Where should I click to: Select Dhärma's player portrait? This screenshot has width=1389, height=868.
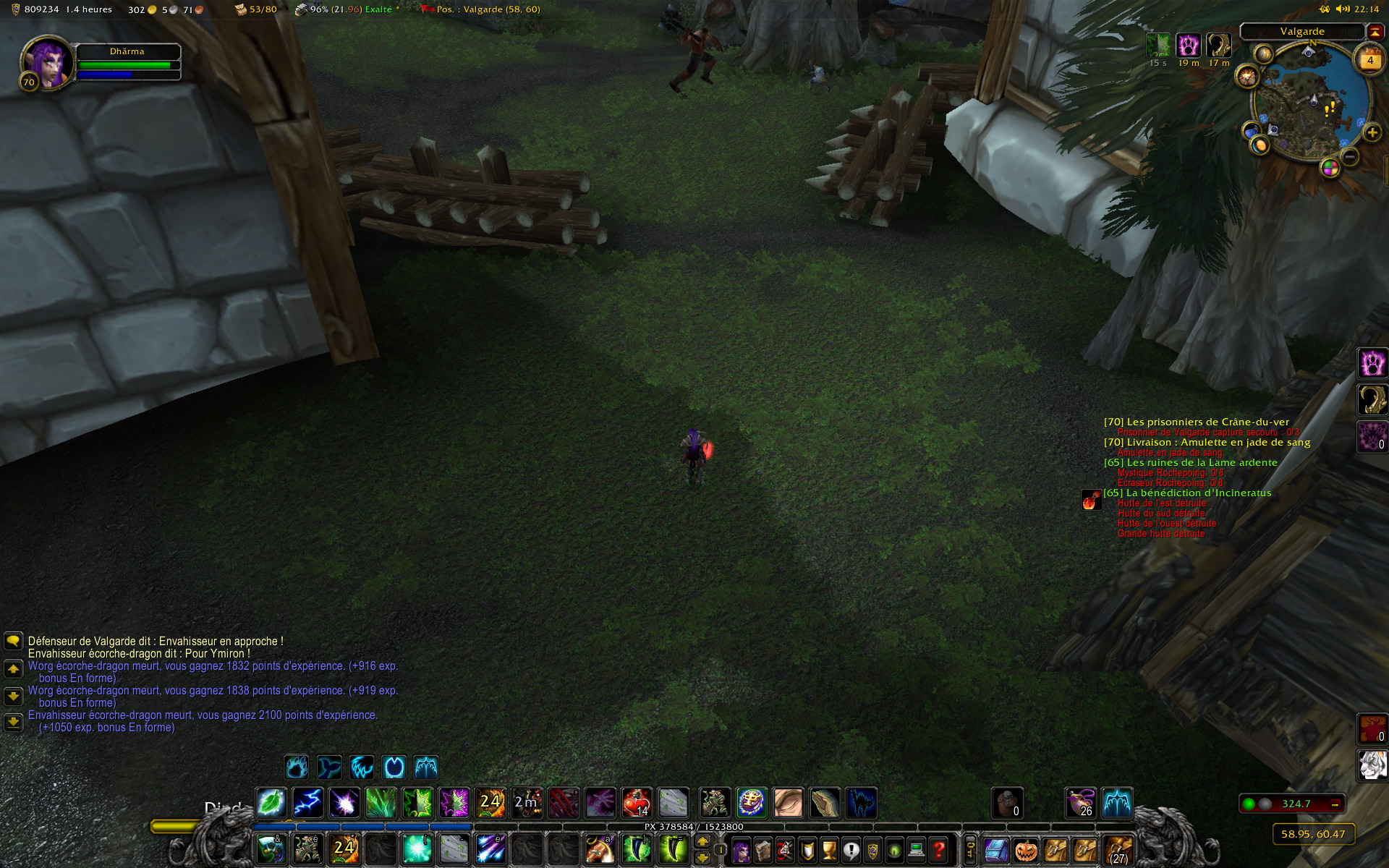point(48,62)
